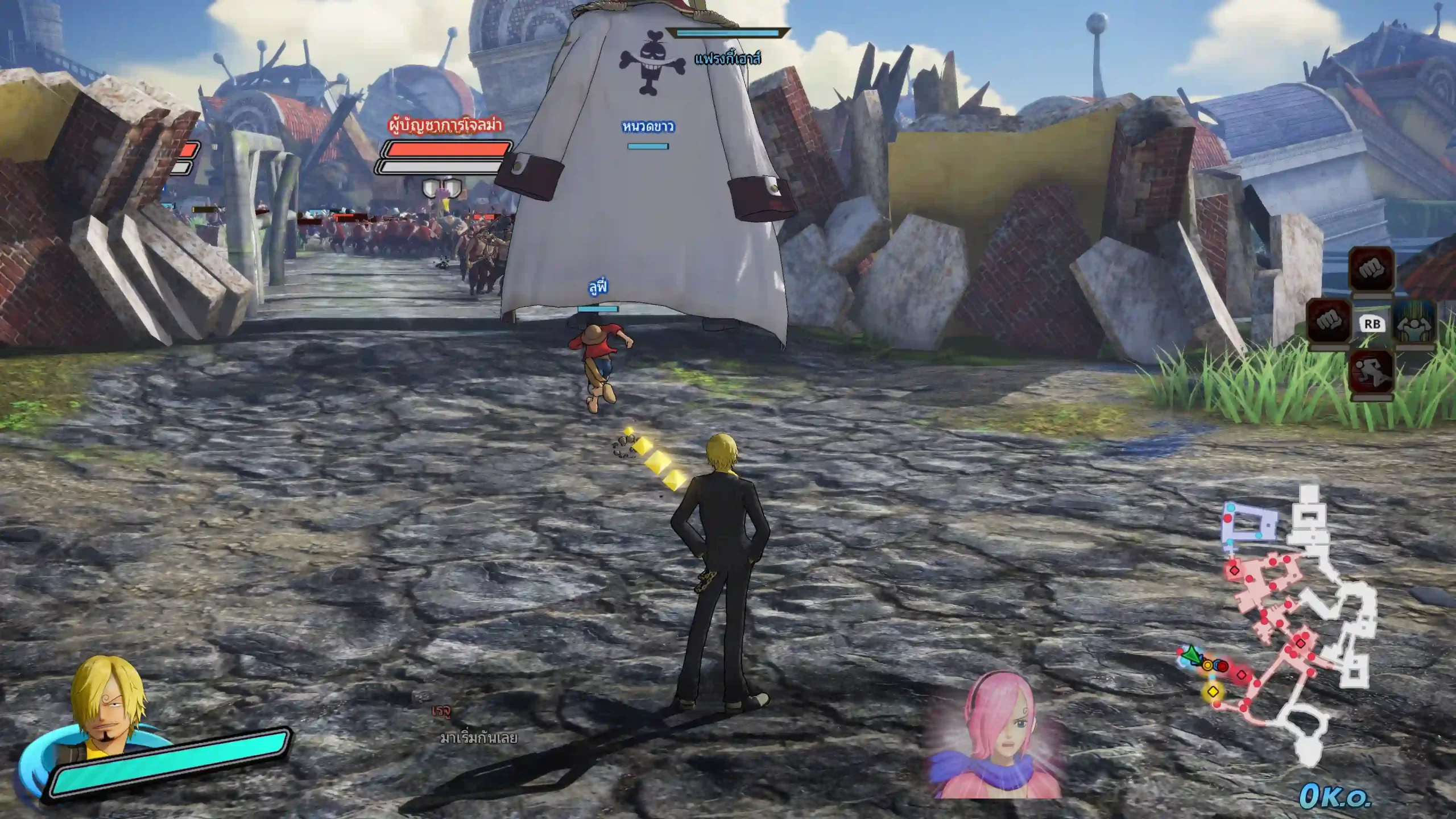Trigger the running figure dash skill
The image size is (1456, 819).
(1371, 371)
